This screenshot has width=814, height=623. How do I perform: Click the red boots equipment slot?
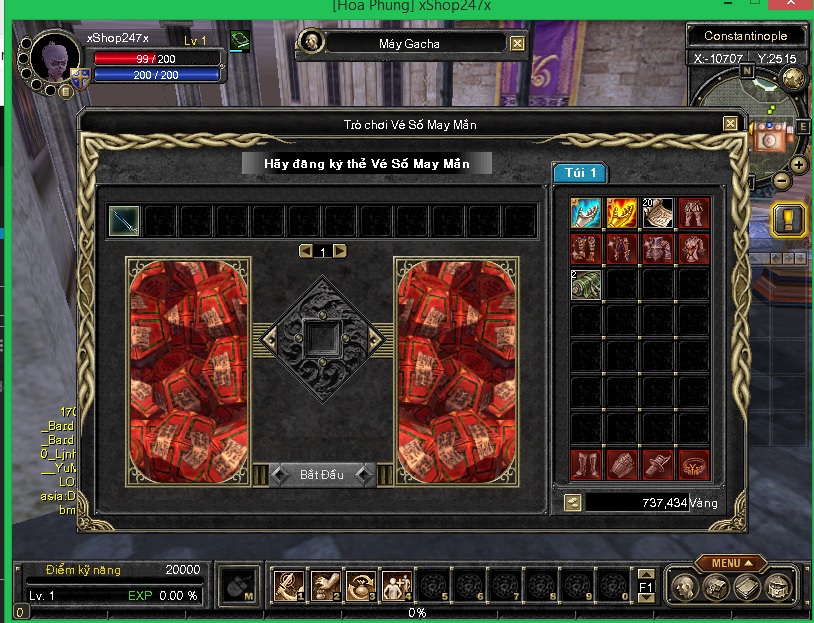point(585,464)
